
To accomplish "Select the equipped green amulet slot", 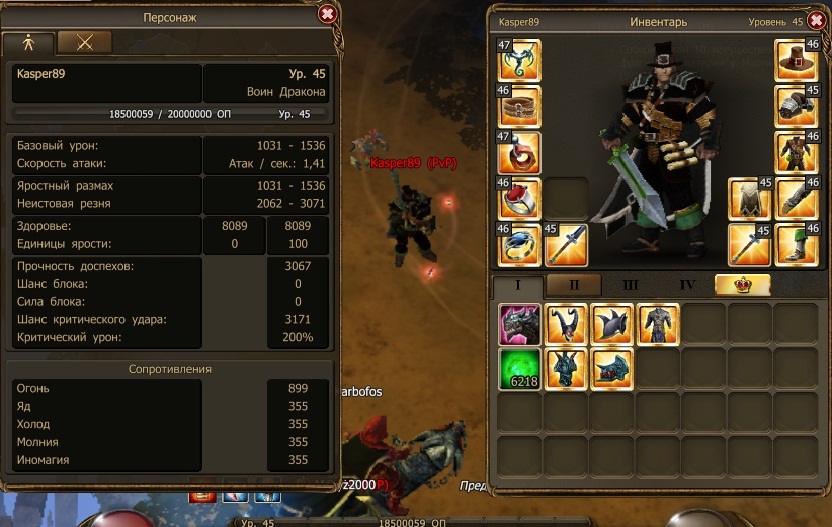I will pos(519,60).
